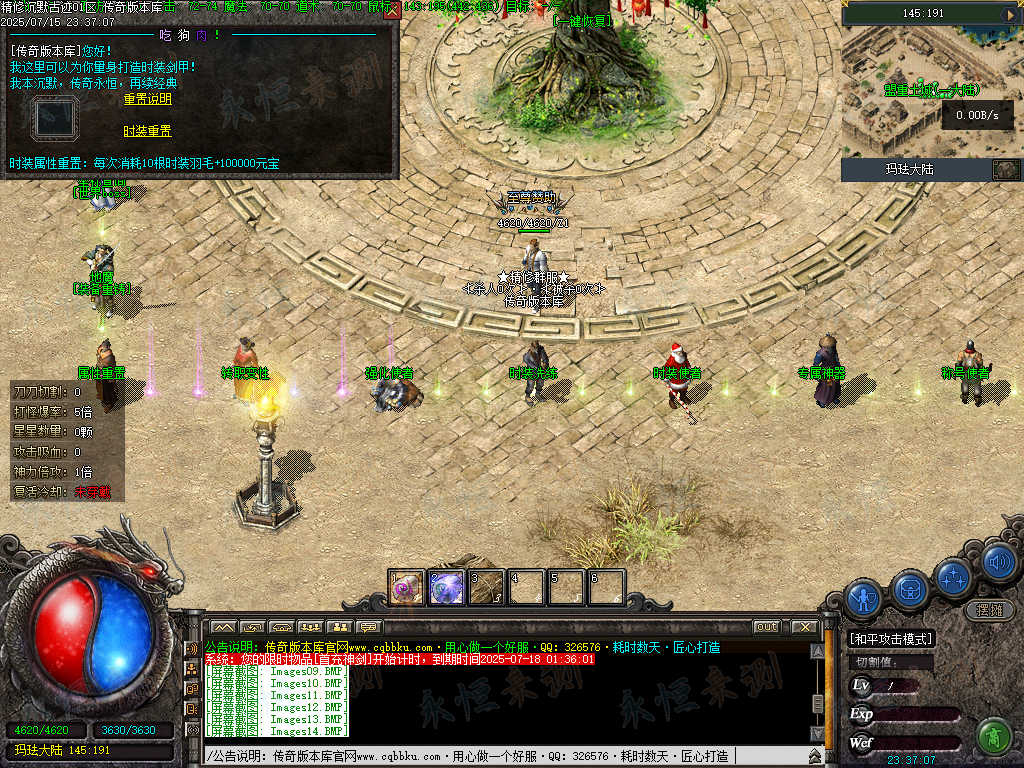Open the green 商 shop button

[993, 736]
